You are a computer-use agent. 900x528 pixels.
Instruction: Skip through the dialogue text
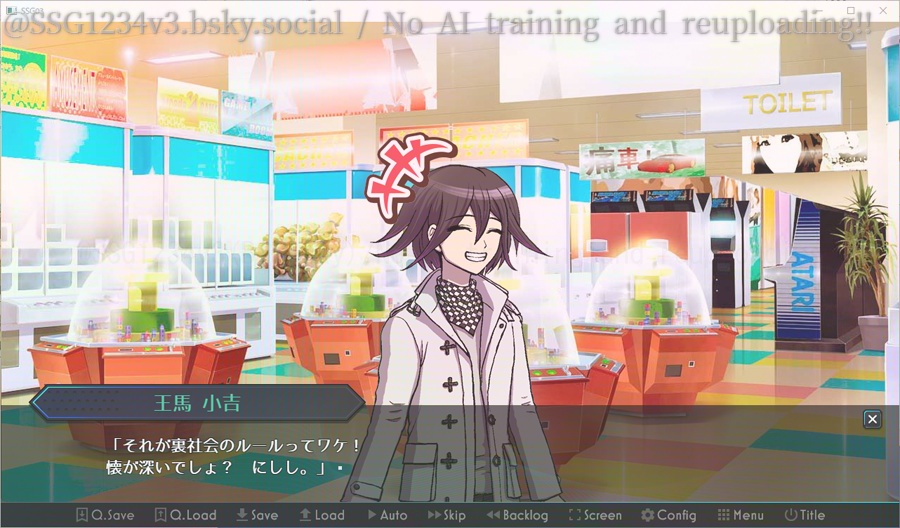(x=447, y=515)
